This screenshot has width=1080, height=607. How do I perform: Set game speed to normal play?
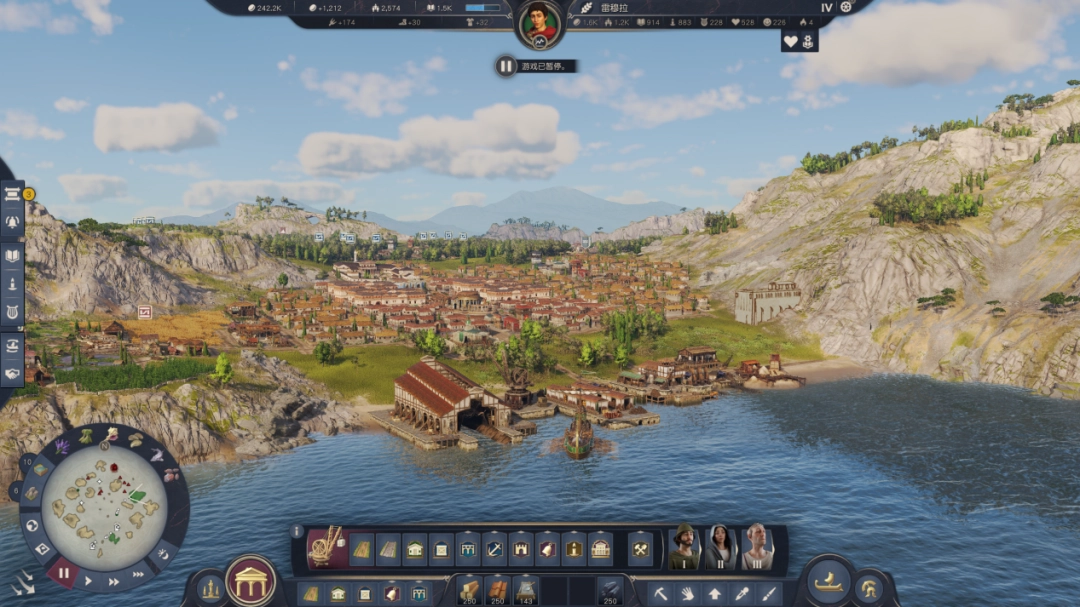(88, 580)
